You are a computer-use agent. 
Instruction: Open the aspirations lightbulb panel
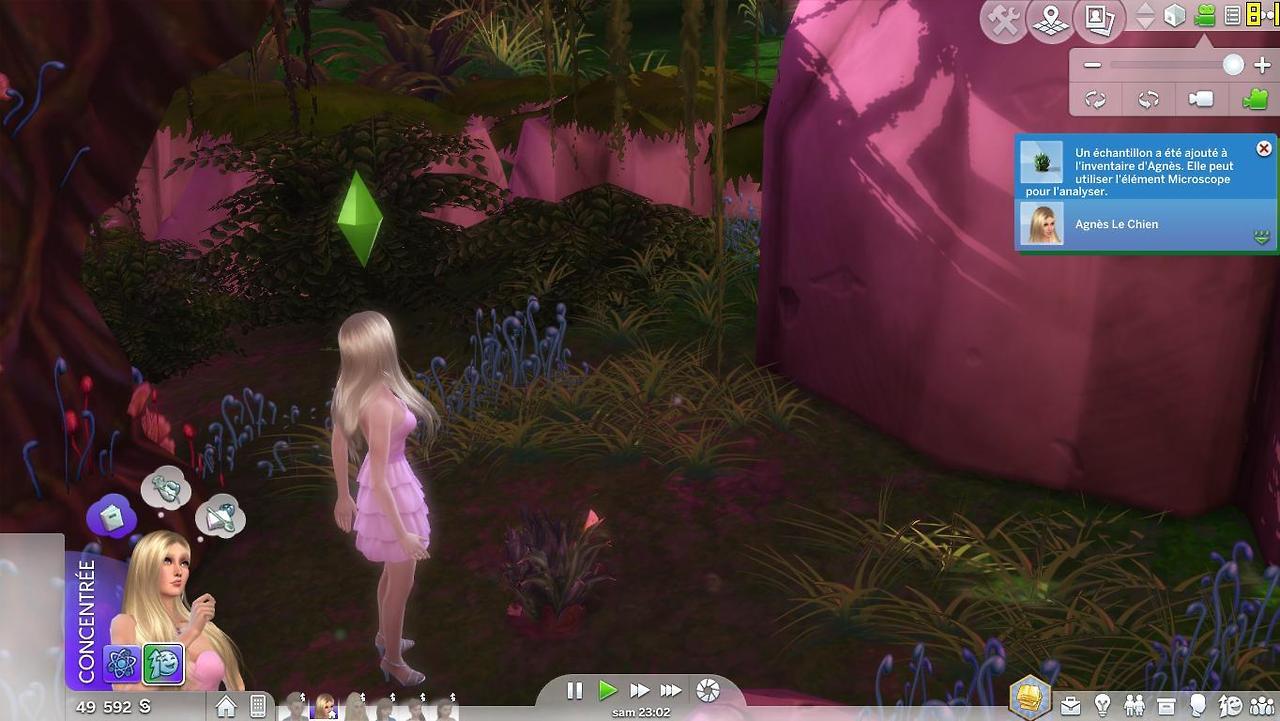1102,706
